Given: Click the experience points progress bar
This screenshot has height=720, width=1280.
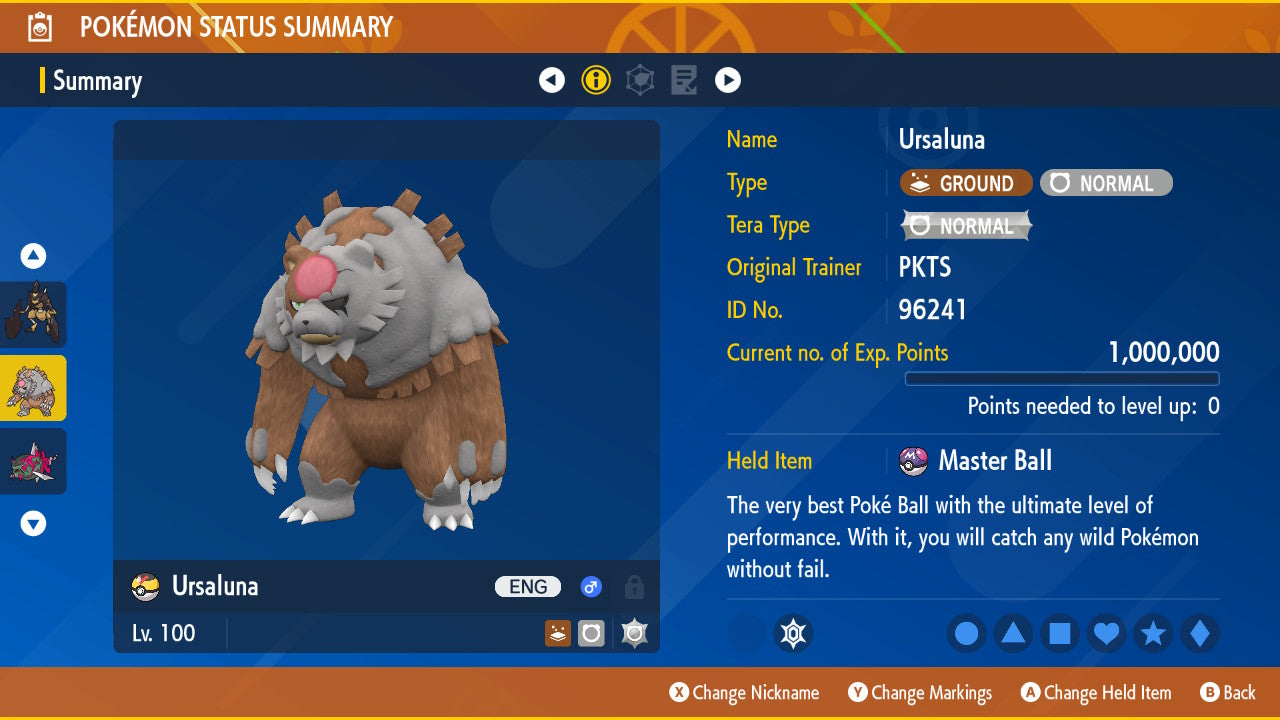Looking at the screenshot, I should tap(1062, 379).
